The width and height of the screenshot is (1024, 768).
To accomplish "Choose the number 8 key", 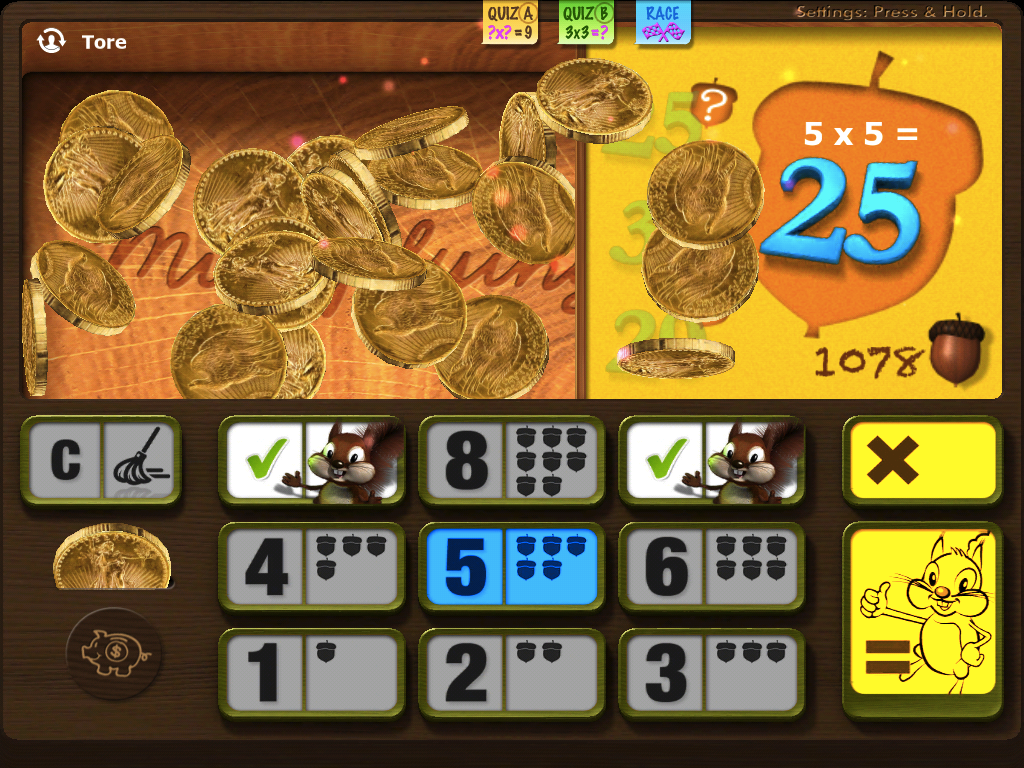I will (511, 461).
